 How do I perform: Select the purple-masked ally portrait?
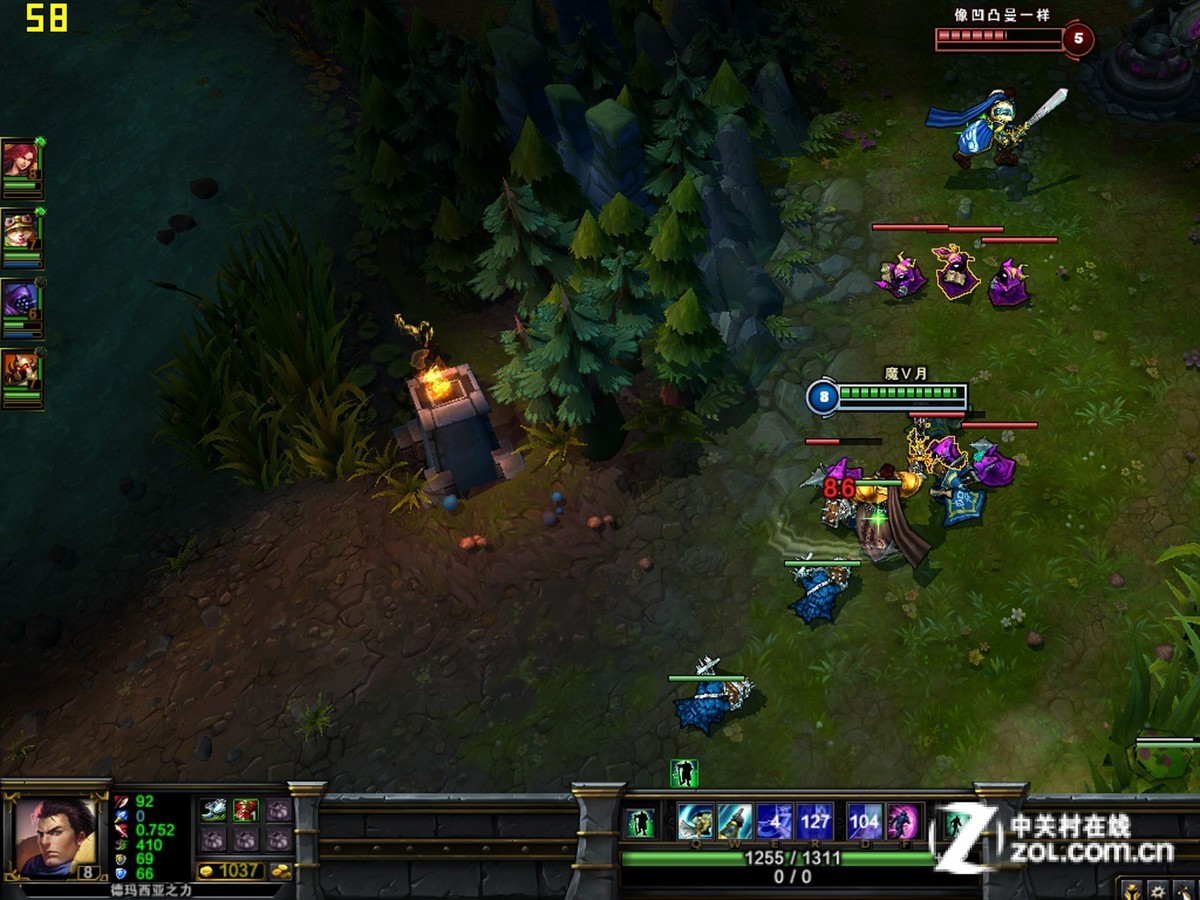(20, 302)
